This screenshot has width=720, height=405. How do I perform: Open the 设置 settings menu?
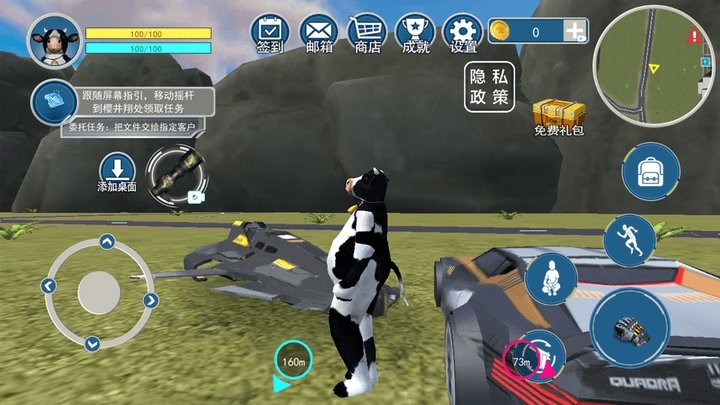tap(463, 31)
